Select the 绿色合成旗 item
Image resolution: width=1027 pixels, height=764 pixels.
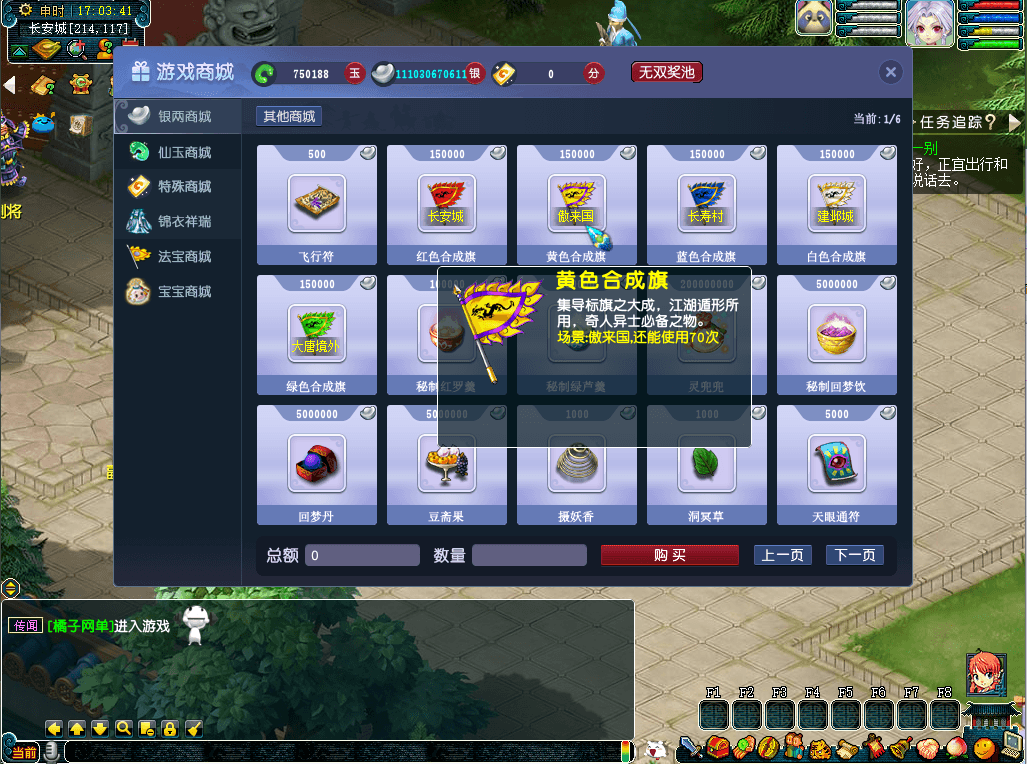[316, 333]
